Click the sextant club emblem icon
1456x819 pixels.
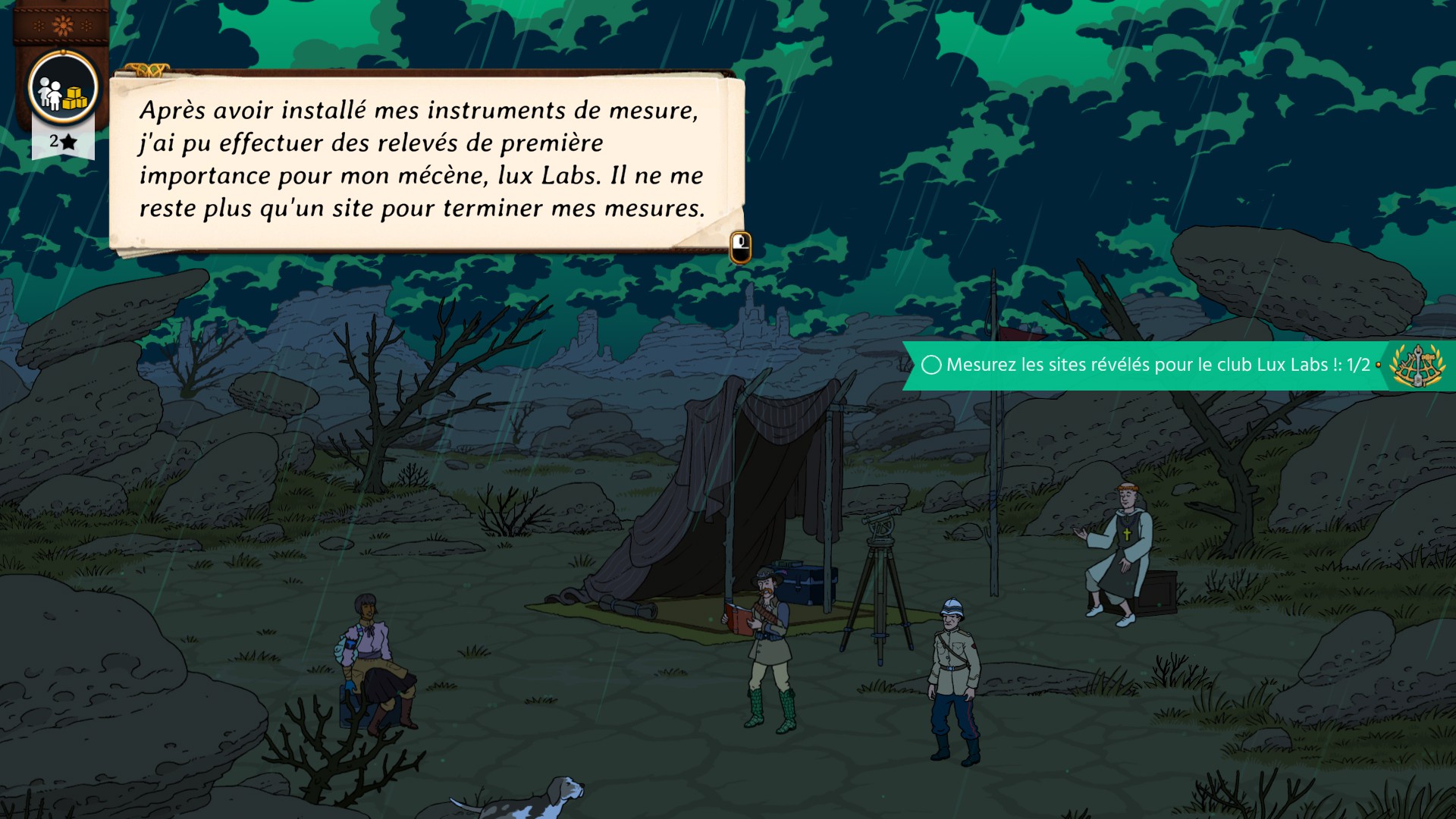(1416, 366)
